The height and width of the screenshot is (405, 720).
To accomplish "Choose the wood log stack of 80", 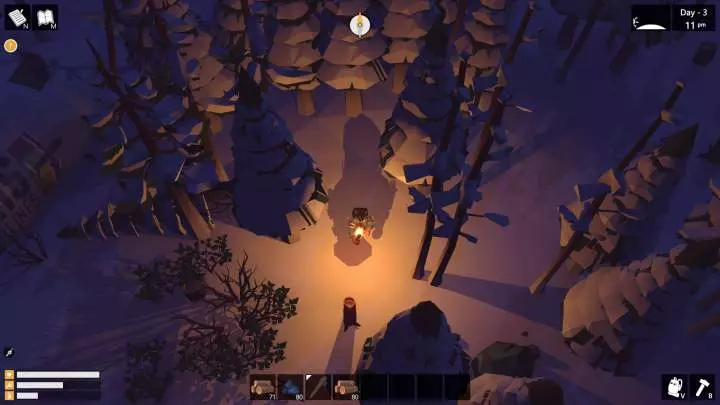I will tap(346, 387).
